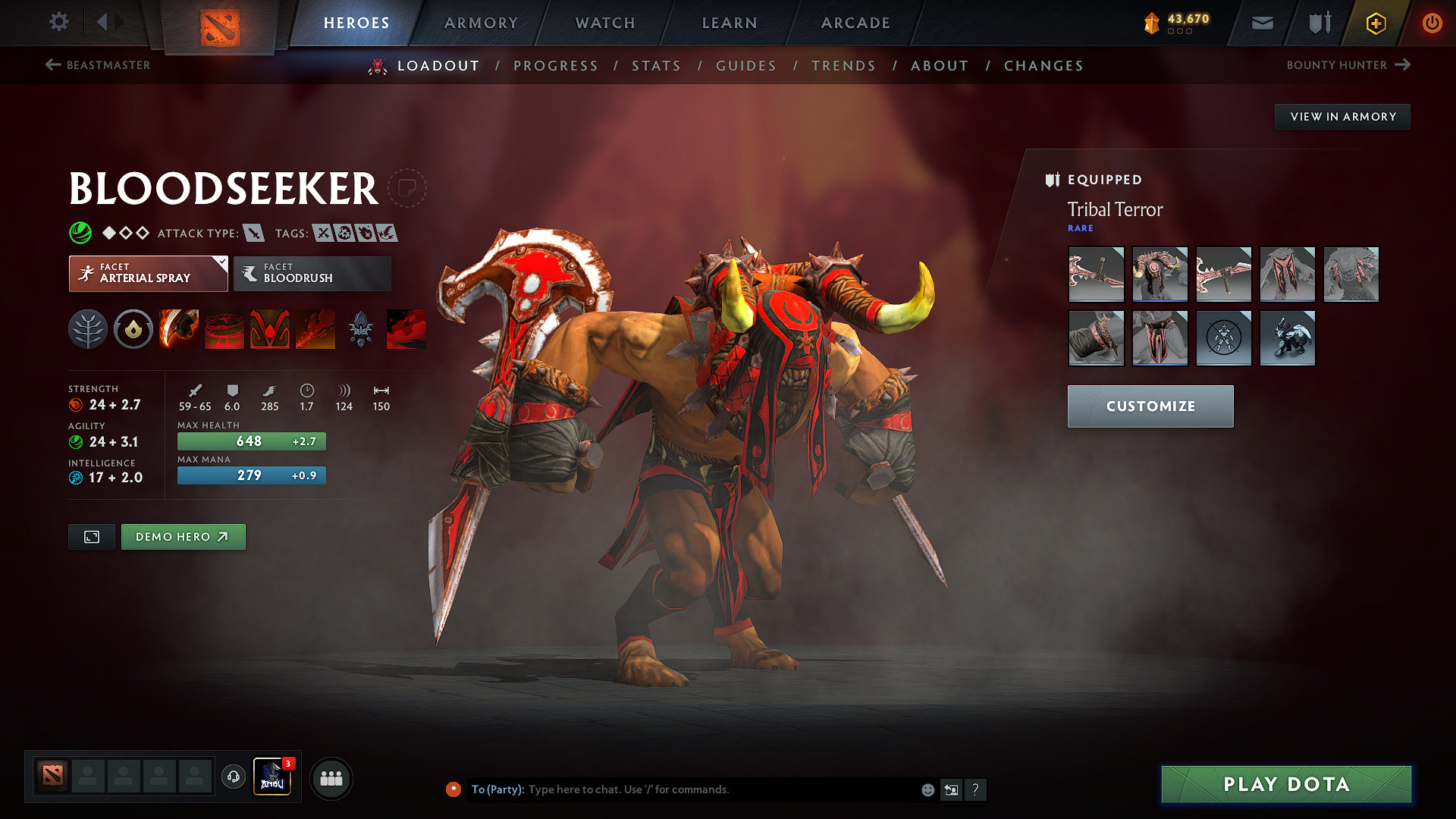The image size is (1456, 819).
Task: Click the headset voice chat icon
Action: point(233,778)
